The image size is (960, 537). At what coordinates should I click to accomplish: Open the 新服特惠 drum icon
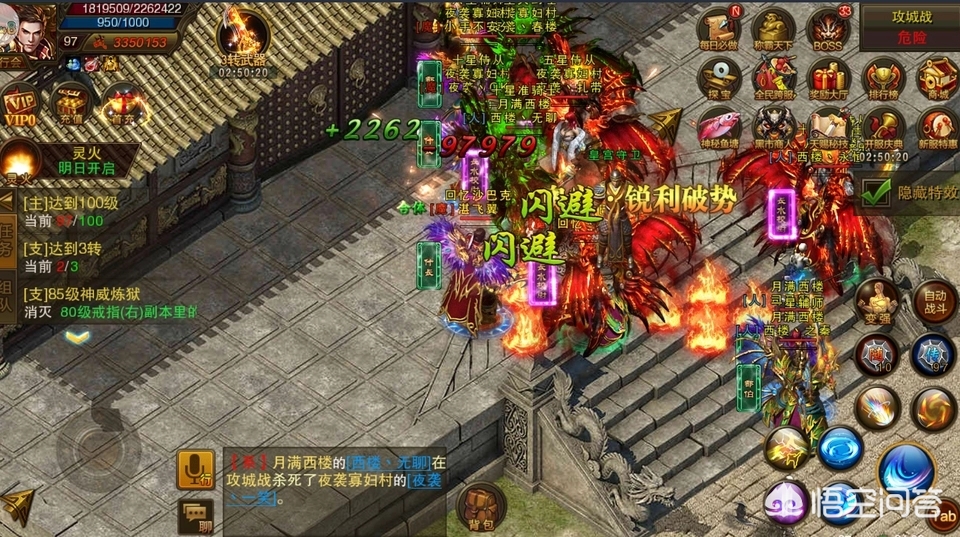(937, 127)
